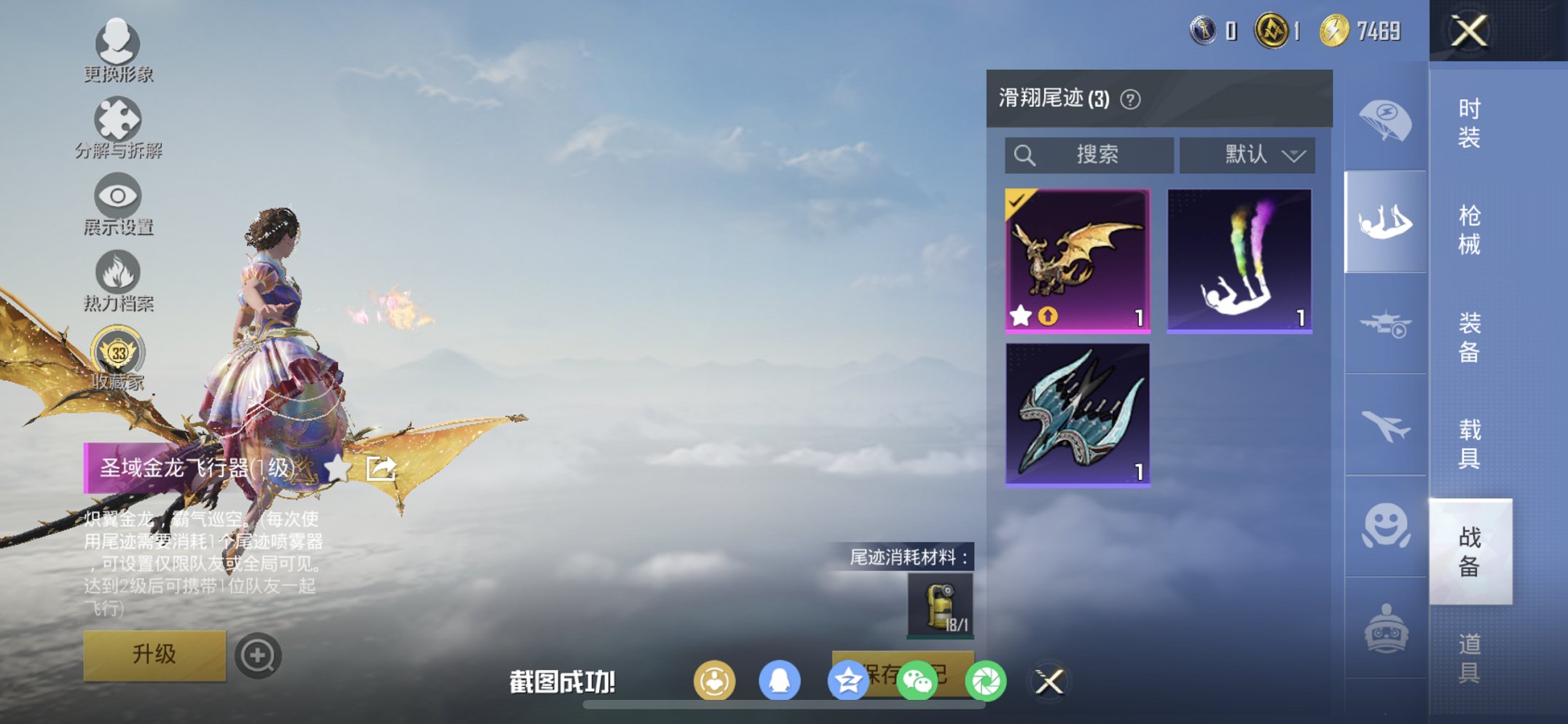The image size is (1568, 724).
Task: Open the drone display category
Action: point(1384,323)
